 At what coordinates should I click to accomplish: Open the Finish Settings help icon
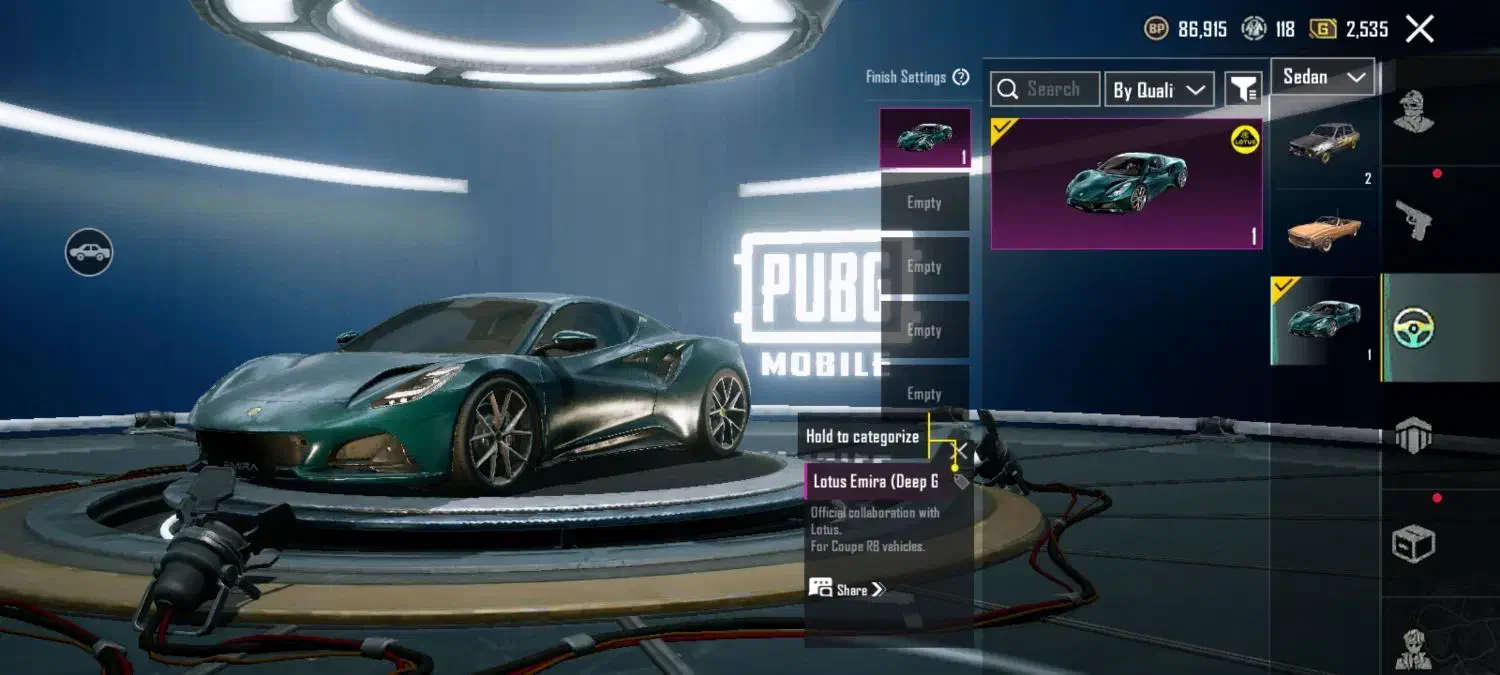(961, 77)
